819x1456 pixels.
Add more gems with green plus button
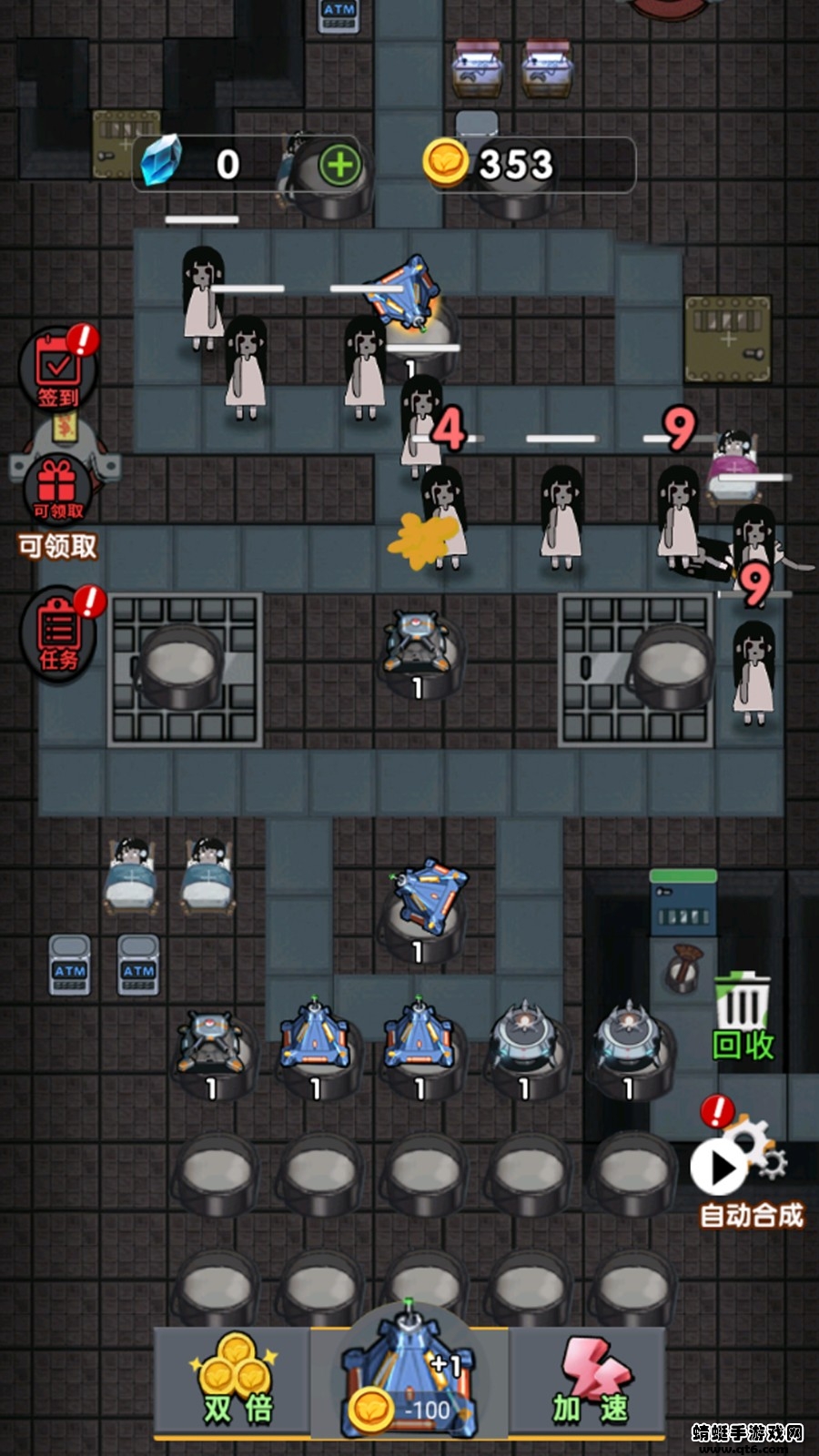(x=339, y=165)
